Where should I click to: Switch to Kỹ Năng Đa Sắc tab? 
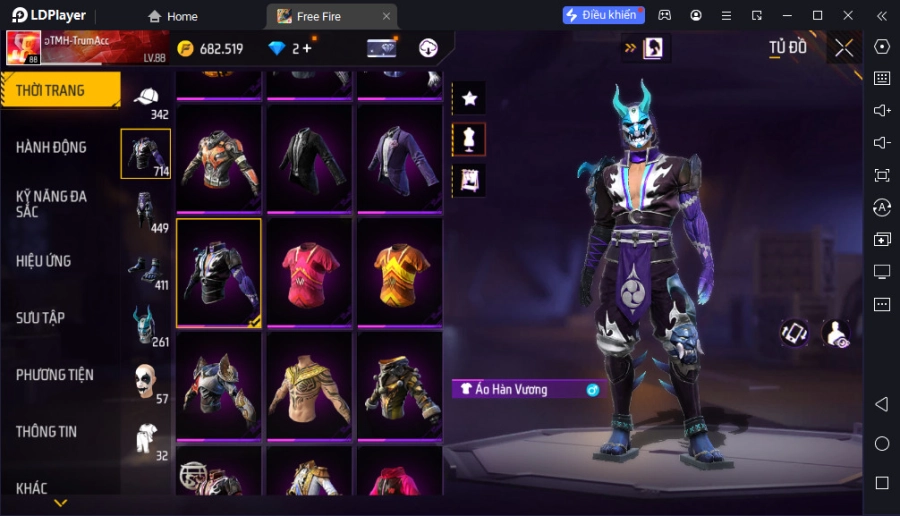(x=52, y=204)
